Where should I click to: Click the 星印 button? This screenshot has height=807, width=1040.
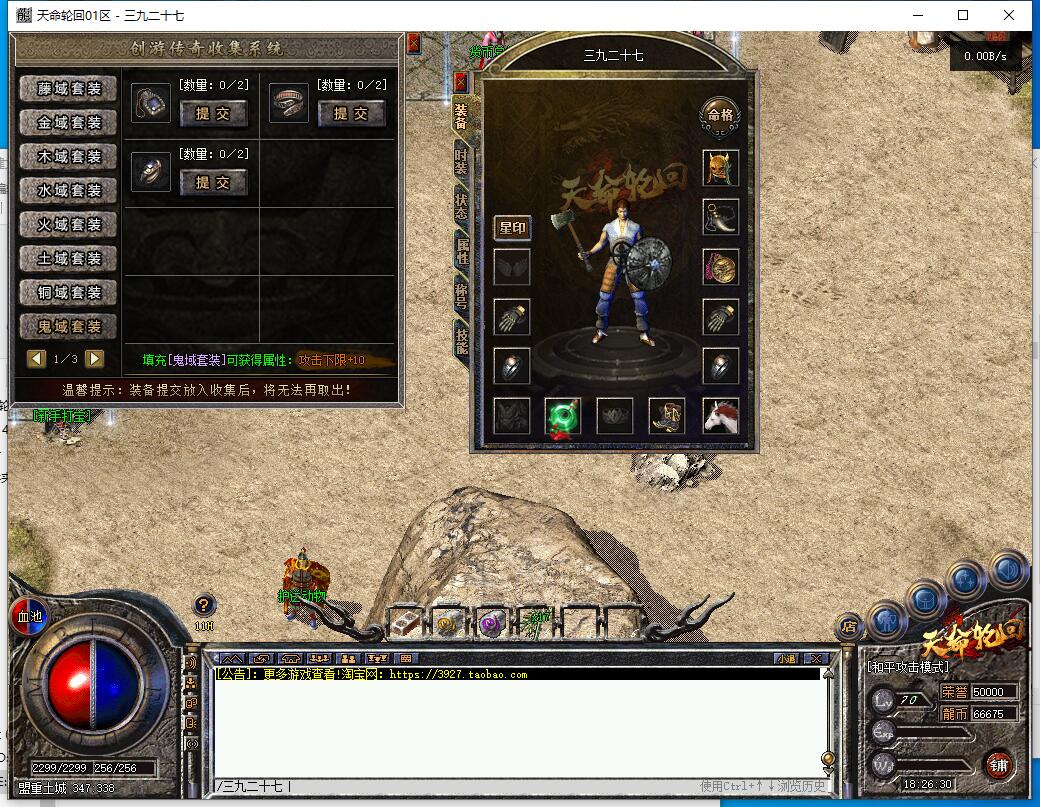pos(512,228)
